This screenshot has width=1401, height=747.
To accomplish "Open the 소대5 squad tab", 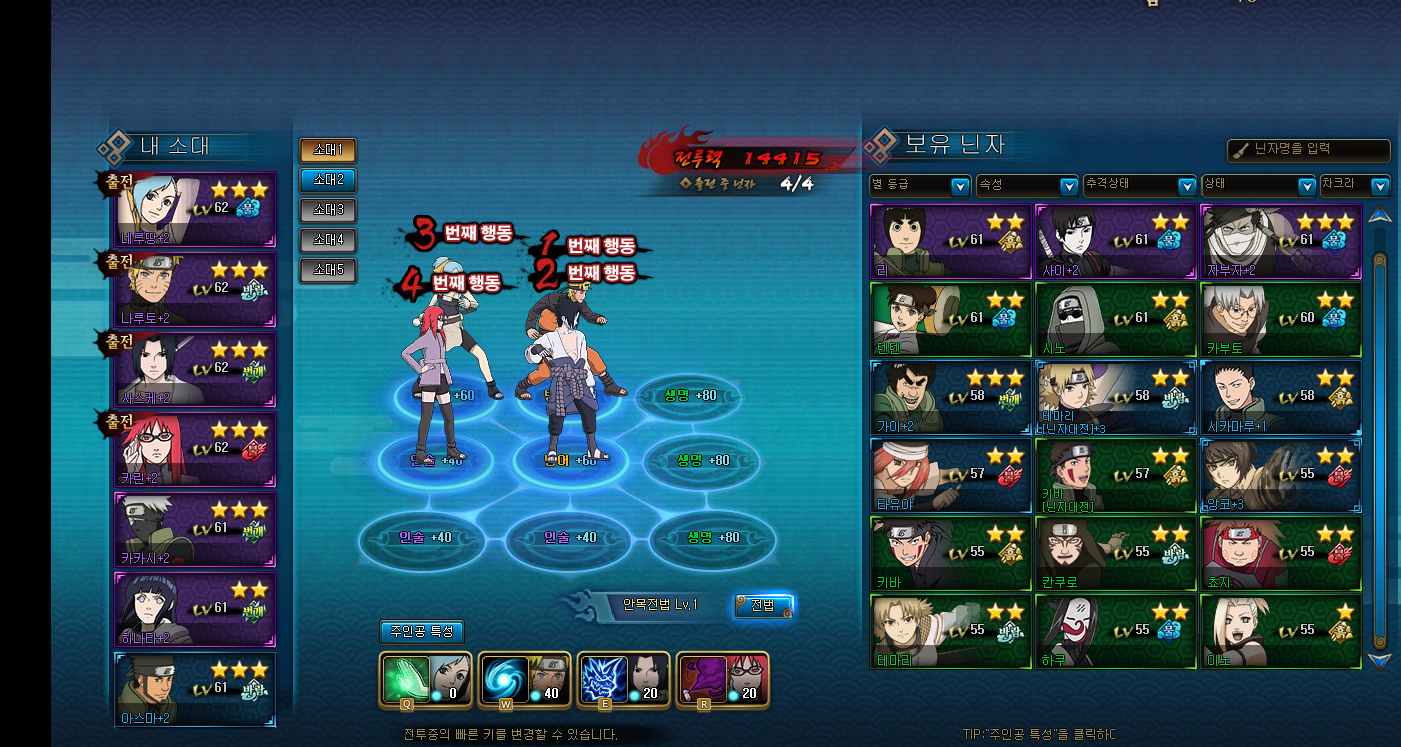I will point(328,270).
